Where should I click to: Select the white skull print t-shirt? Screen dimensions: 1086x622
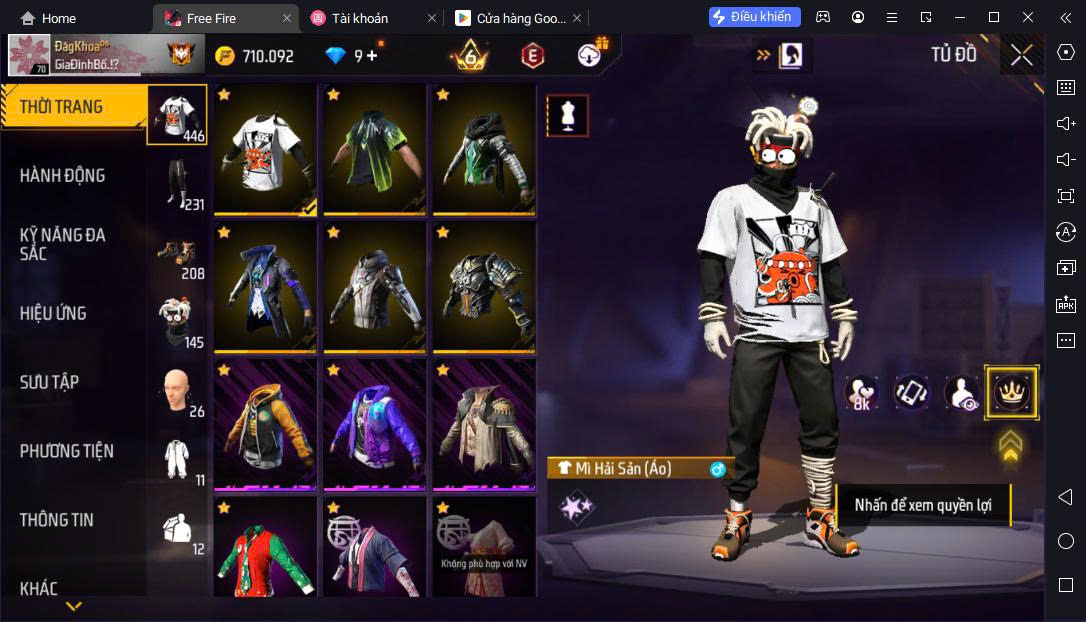(265, 150)
